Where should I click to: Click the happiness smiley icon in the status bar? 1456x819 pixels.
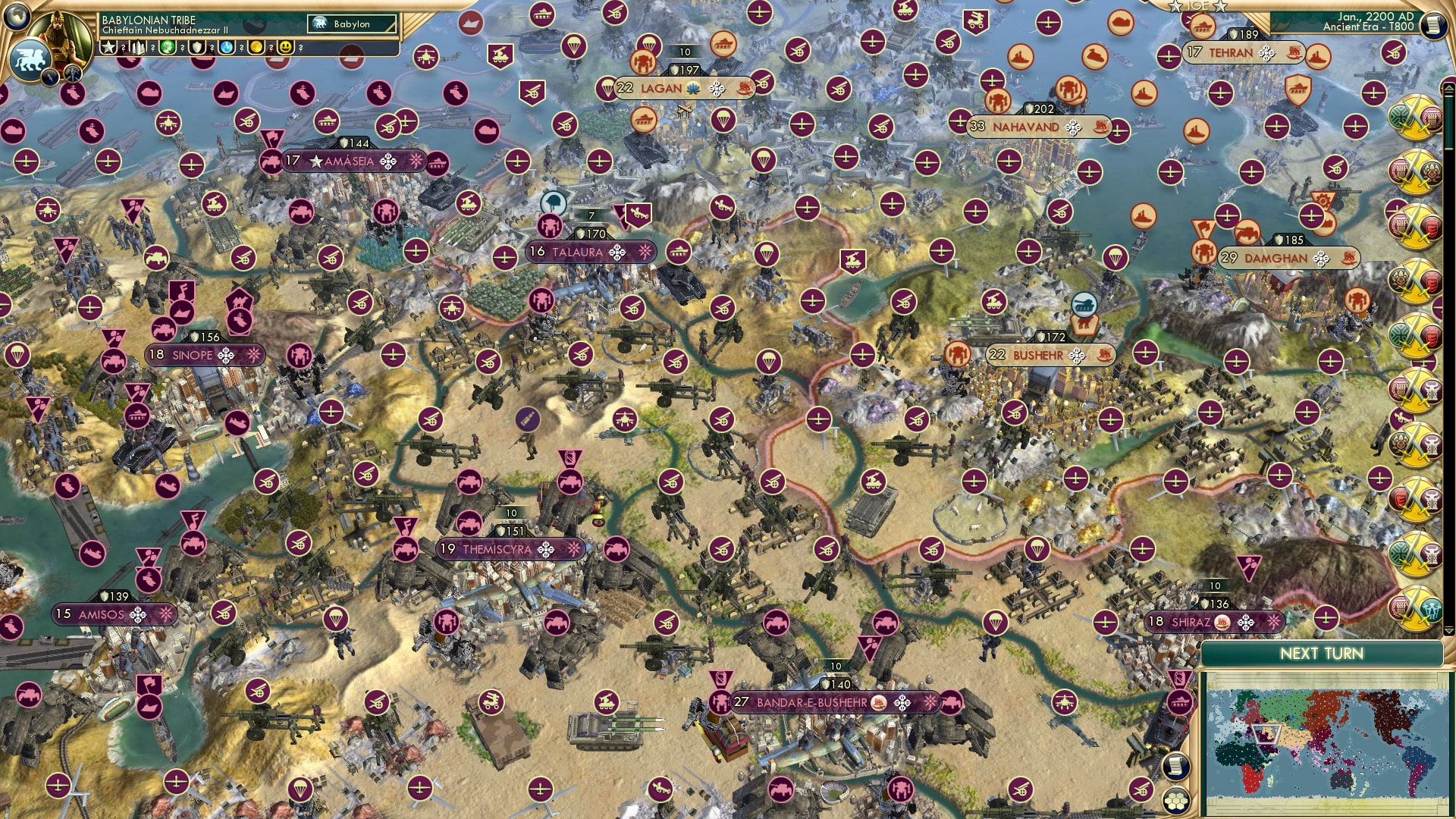287,46
